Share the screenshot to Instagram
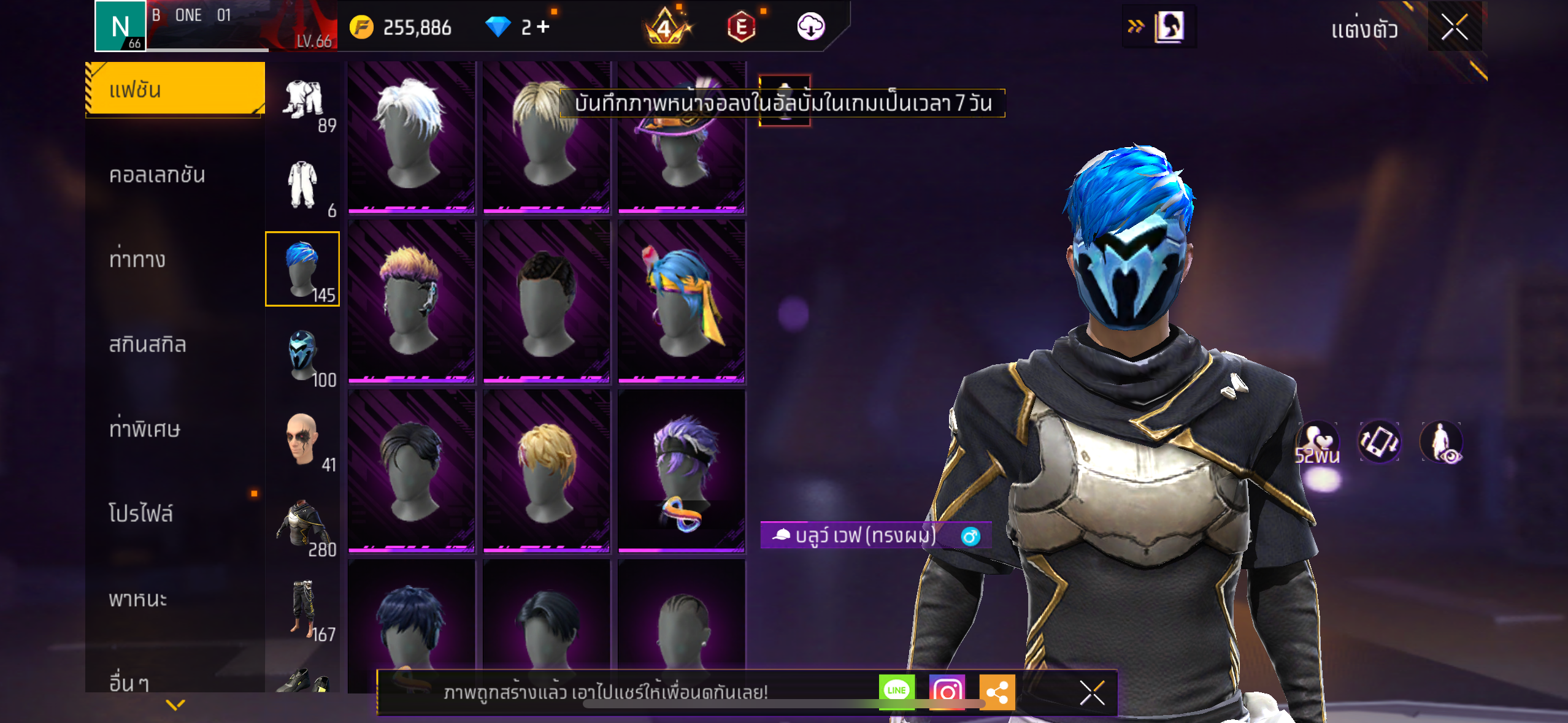This screenshot has width=1568, height=723. [x=947, y=691]
